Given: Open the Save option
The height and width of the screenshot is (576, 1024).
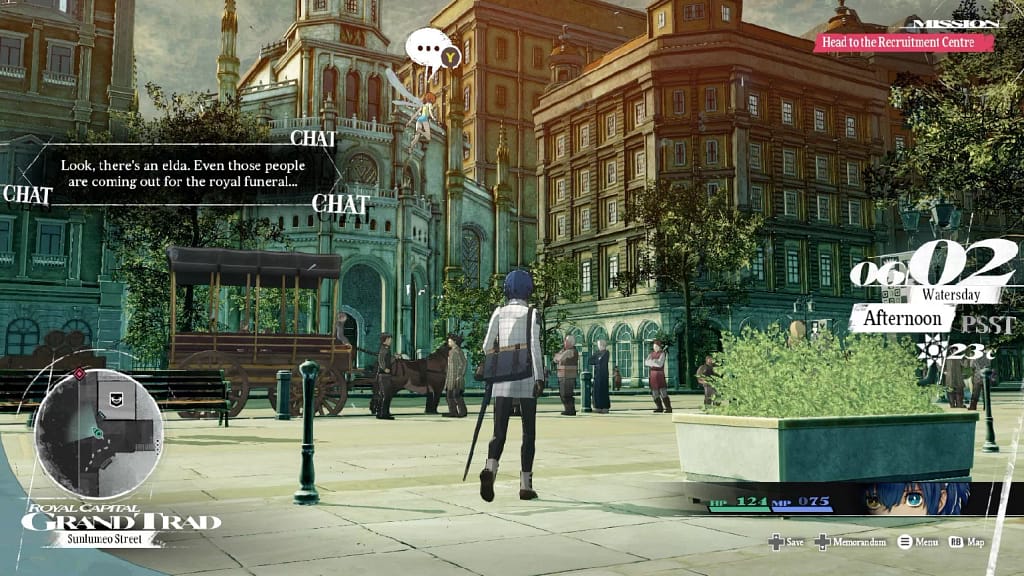Looking at the screenshot, I should (786, 542).
